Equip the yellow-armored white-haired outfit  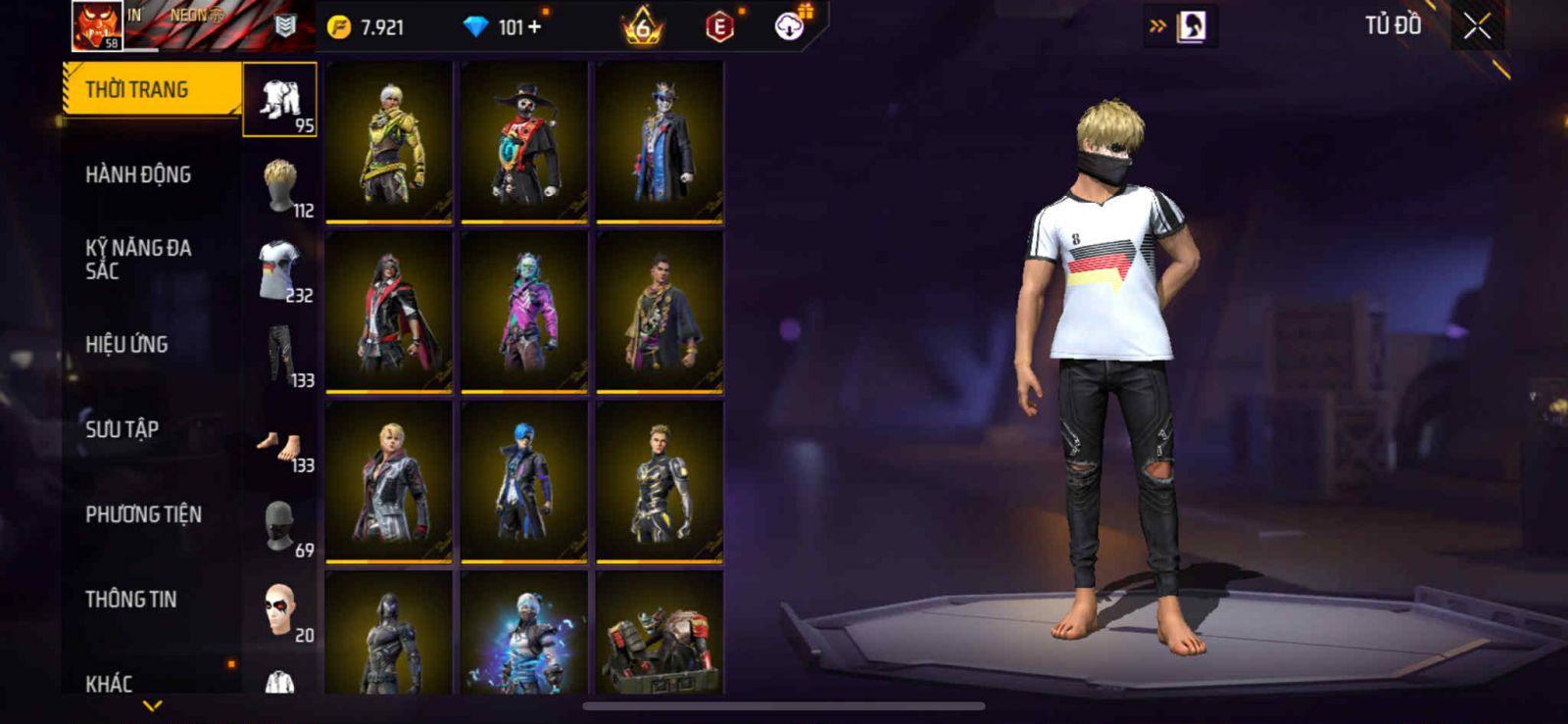tap(389, 142)
